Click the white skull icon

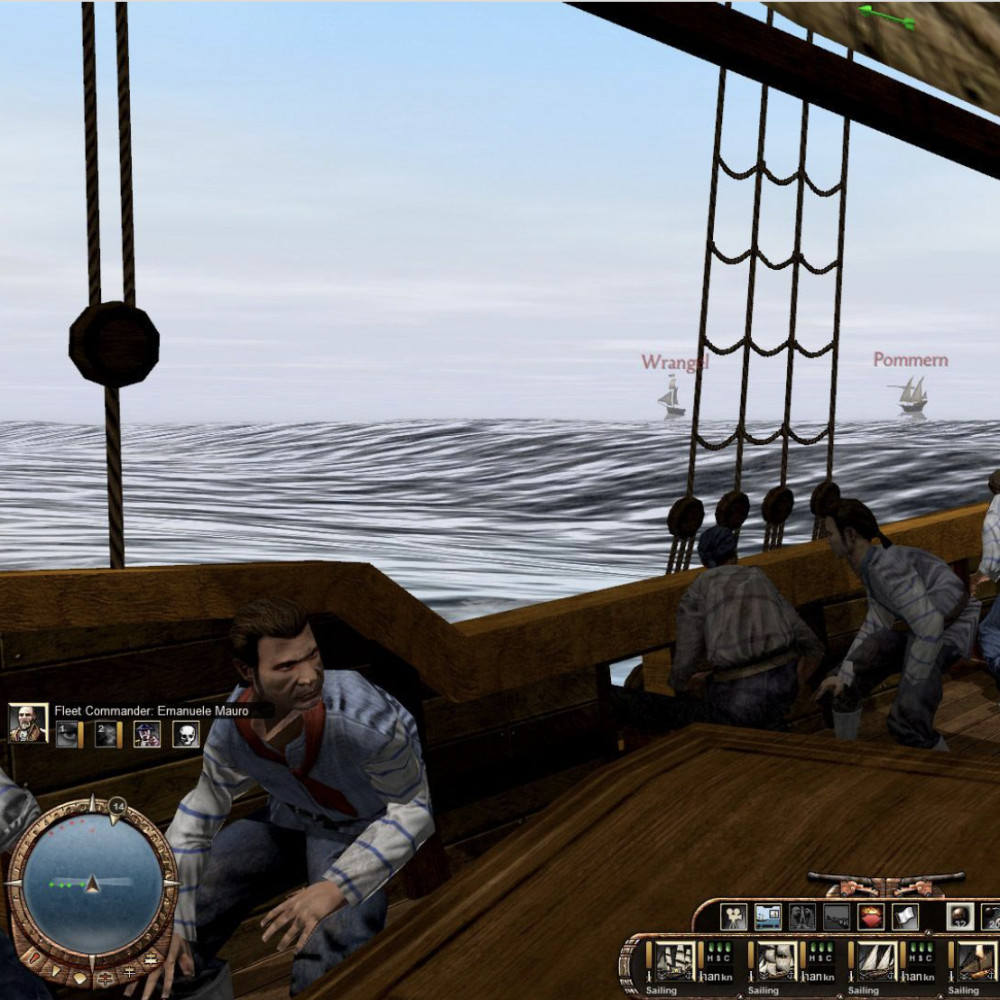click(185, 735)
